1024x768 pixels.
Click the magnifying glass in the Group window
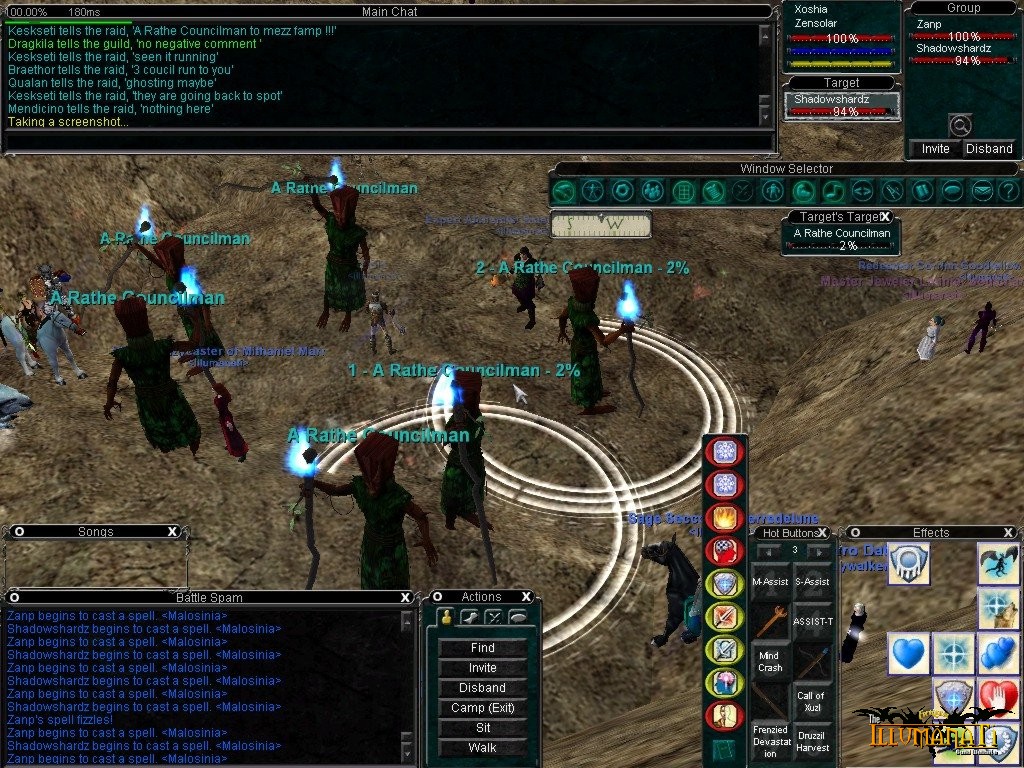[960, 125]
